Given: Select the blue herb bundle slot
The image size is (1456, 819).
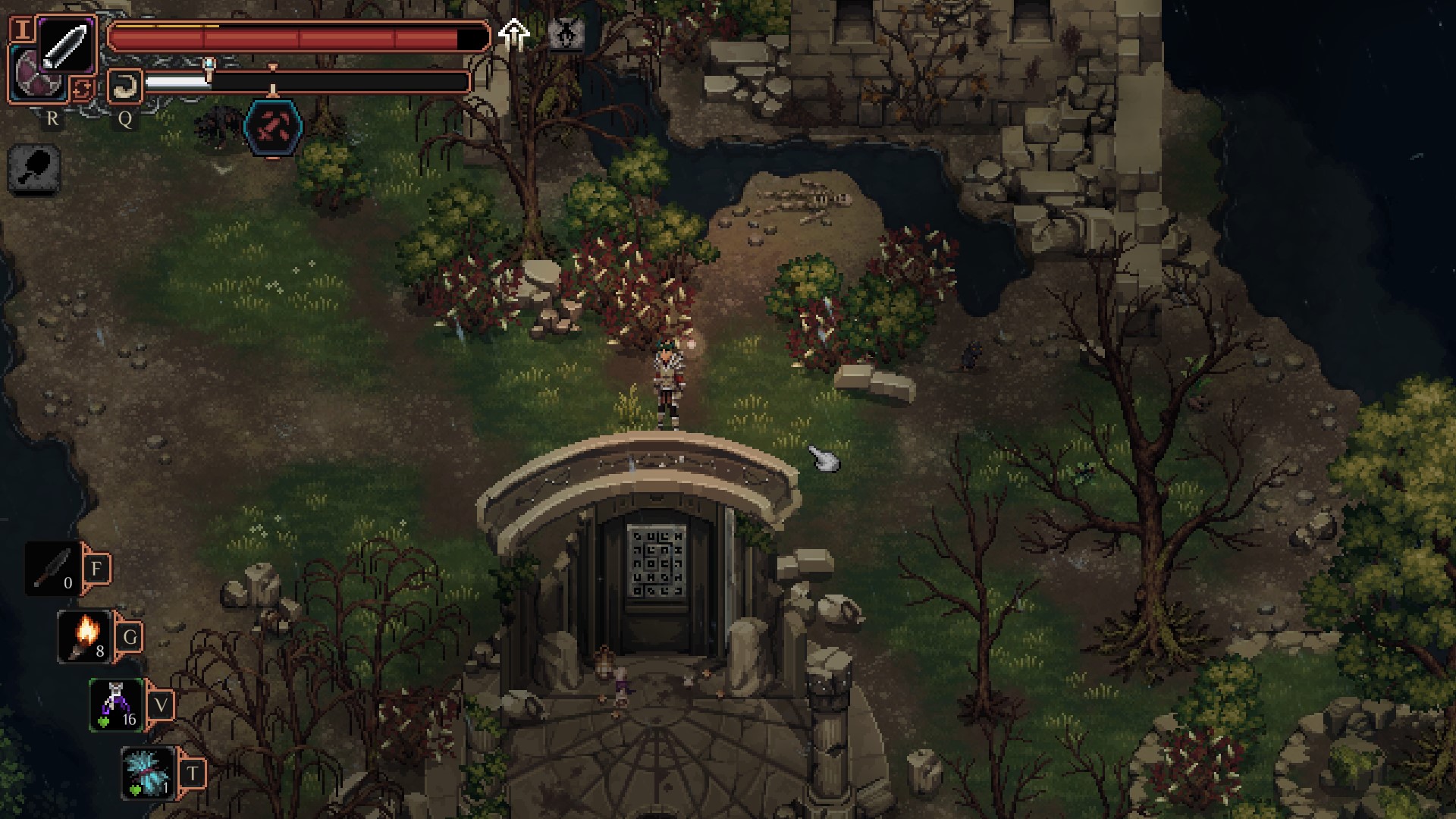Looking at the screenshot, I should 149,773.
